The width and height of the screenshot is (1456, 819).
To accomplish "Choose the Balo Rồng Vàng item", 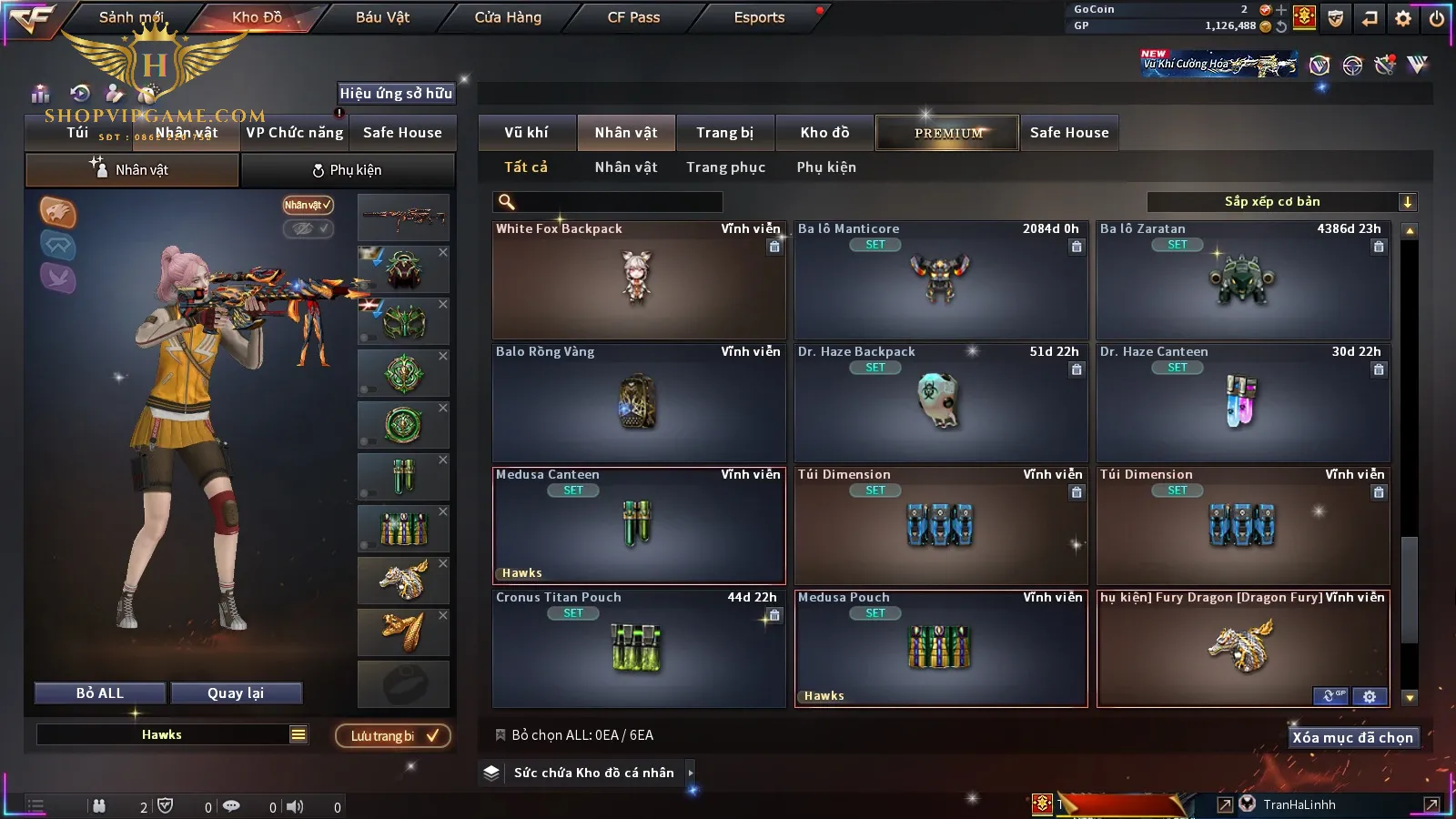I will coord(638,403).
